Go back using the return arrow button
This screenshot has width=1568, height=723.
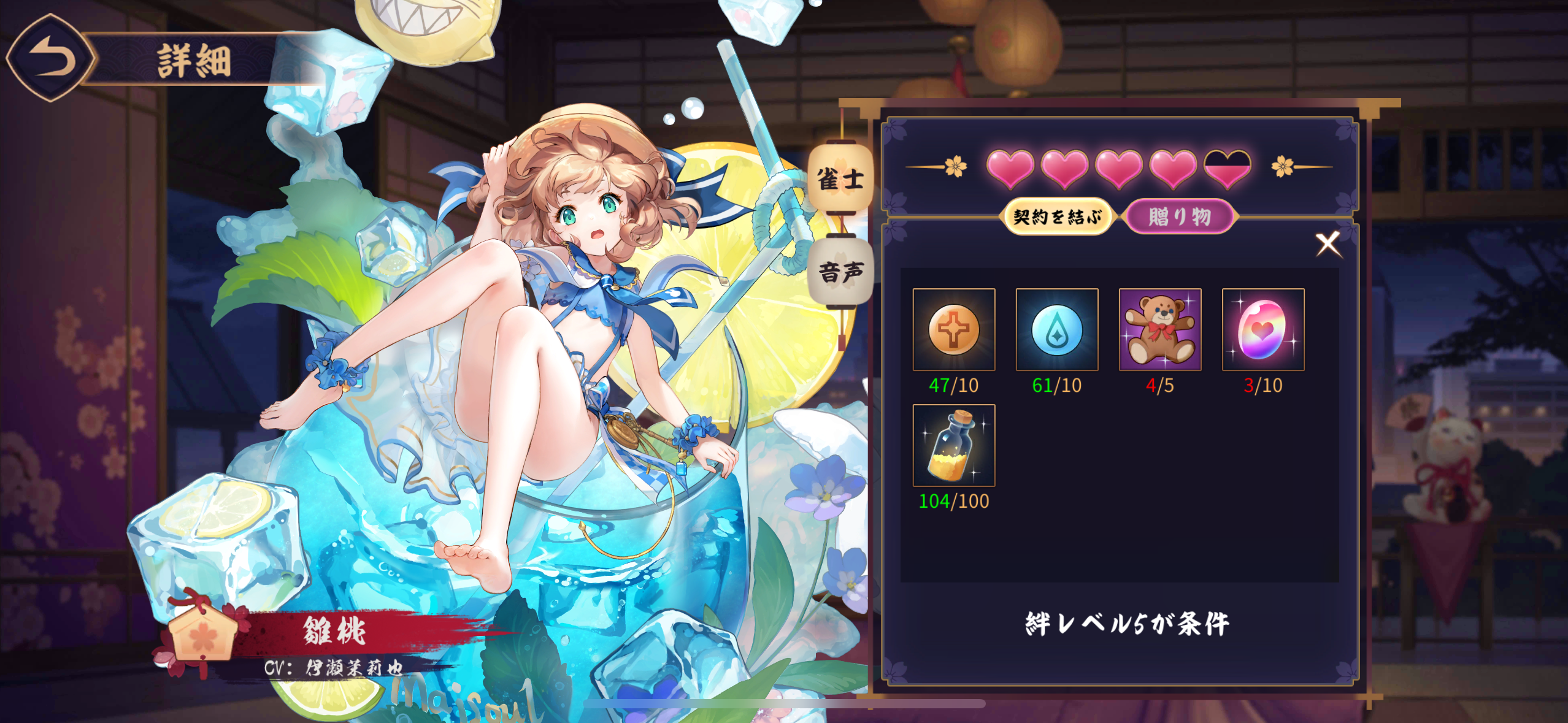[x=52, y=58]
